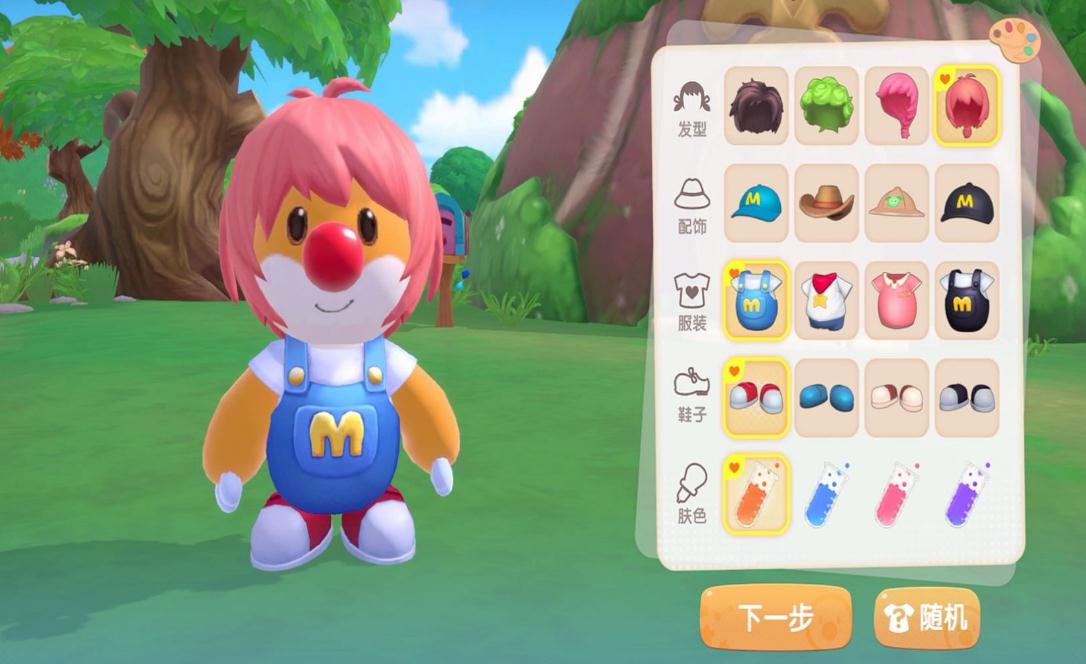The image size is (1086, 664).
Task: Randomize appearance with the 随机 button
Action: 927,617
